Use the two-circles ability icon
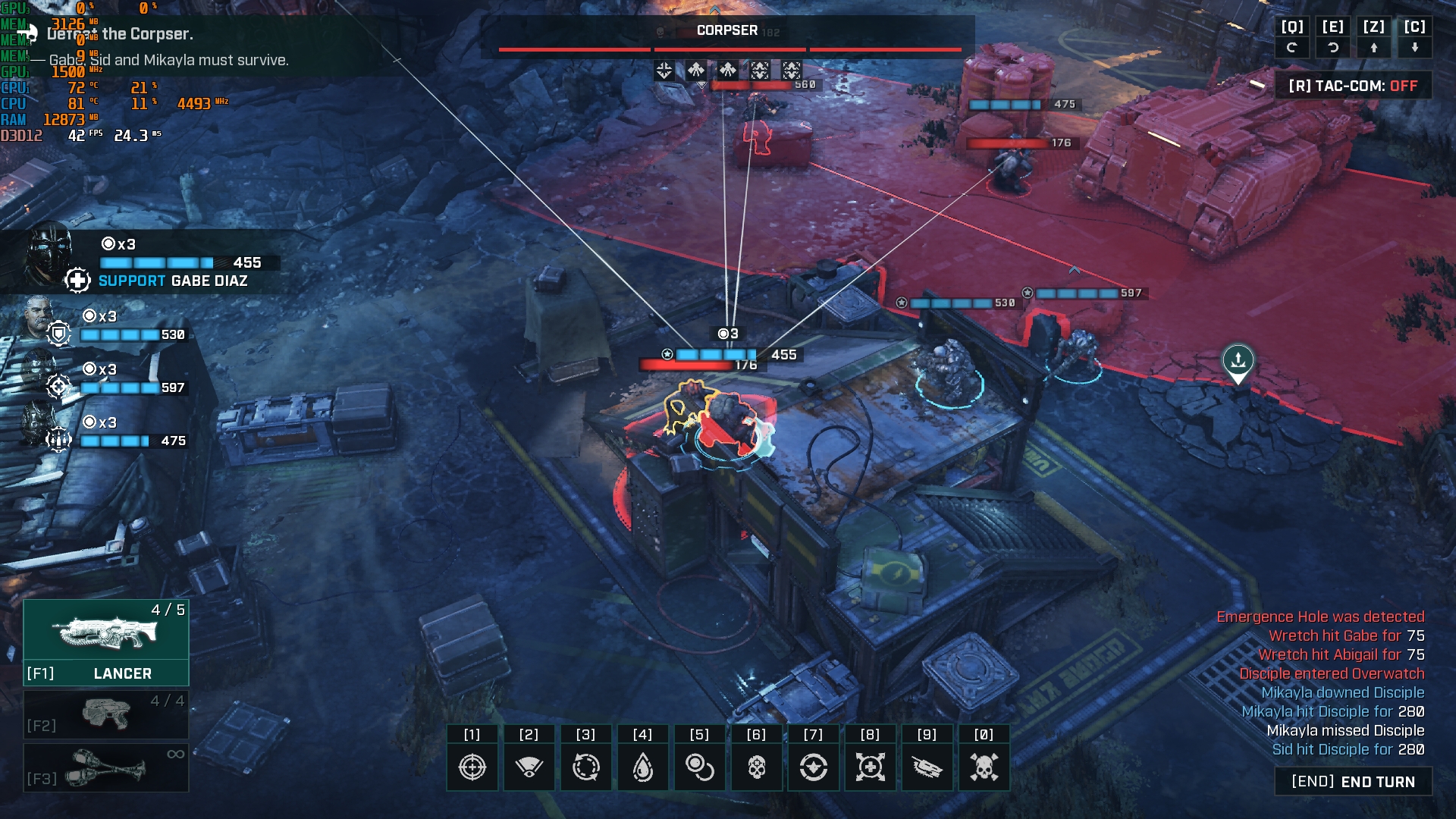This screenshot has width=1456, height=819. [x=699, y=767]
